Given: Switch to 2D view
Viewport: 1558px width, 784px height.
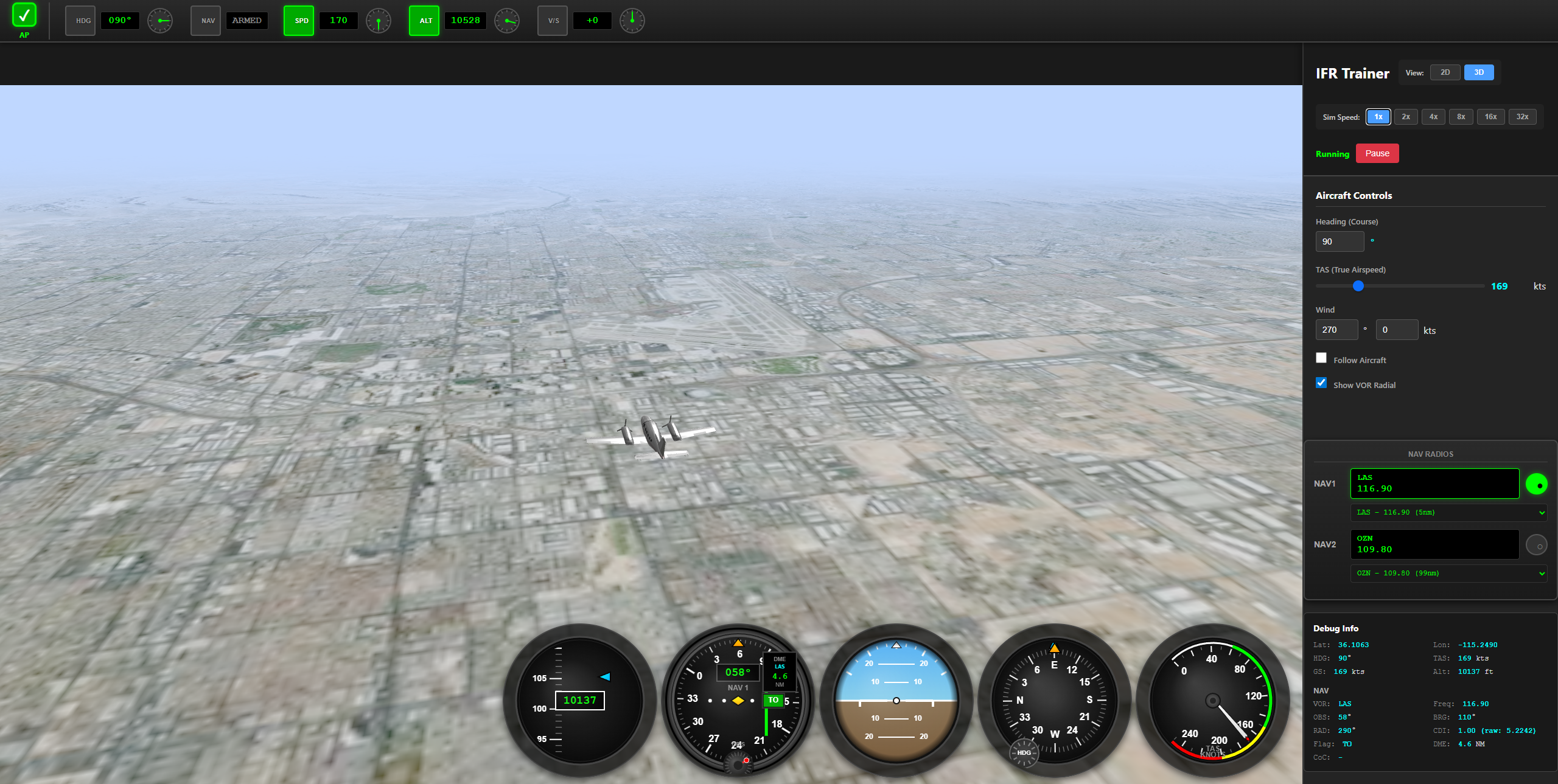Looking at the screenshot, I should [1445, 72].
